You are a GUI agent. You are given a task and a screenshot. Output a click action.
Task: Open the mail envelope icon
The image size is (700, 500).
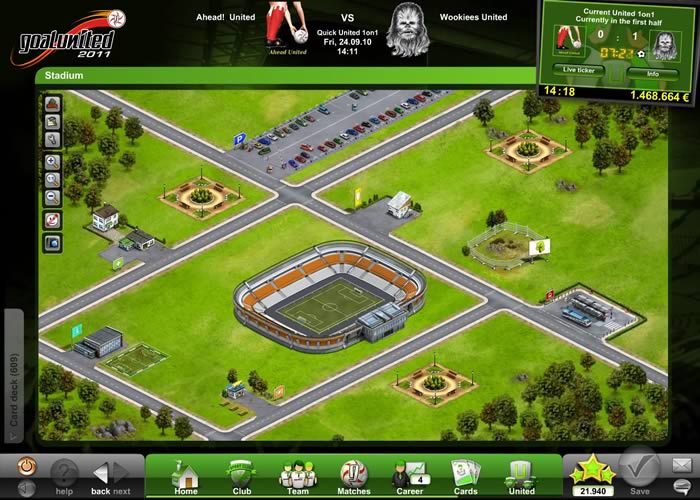(683, 465)
